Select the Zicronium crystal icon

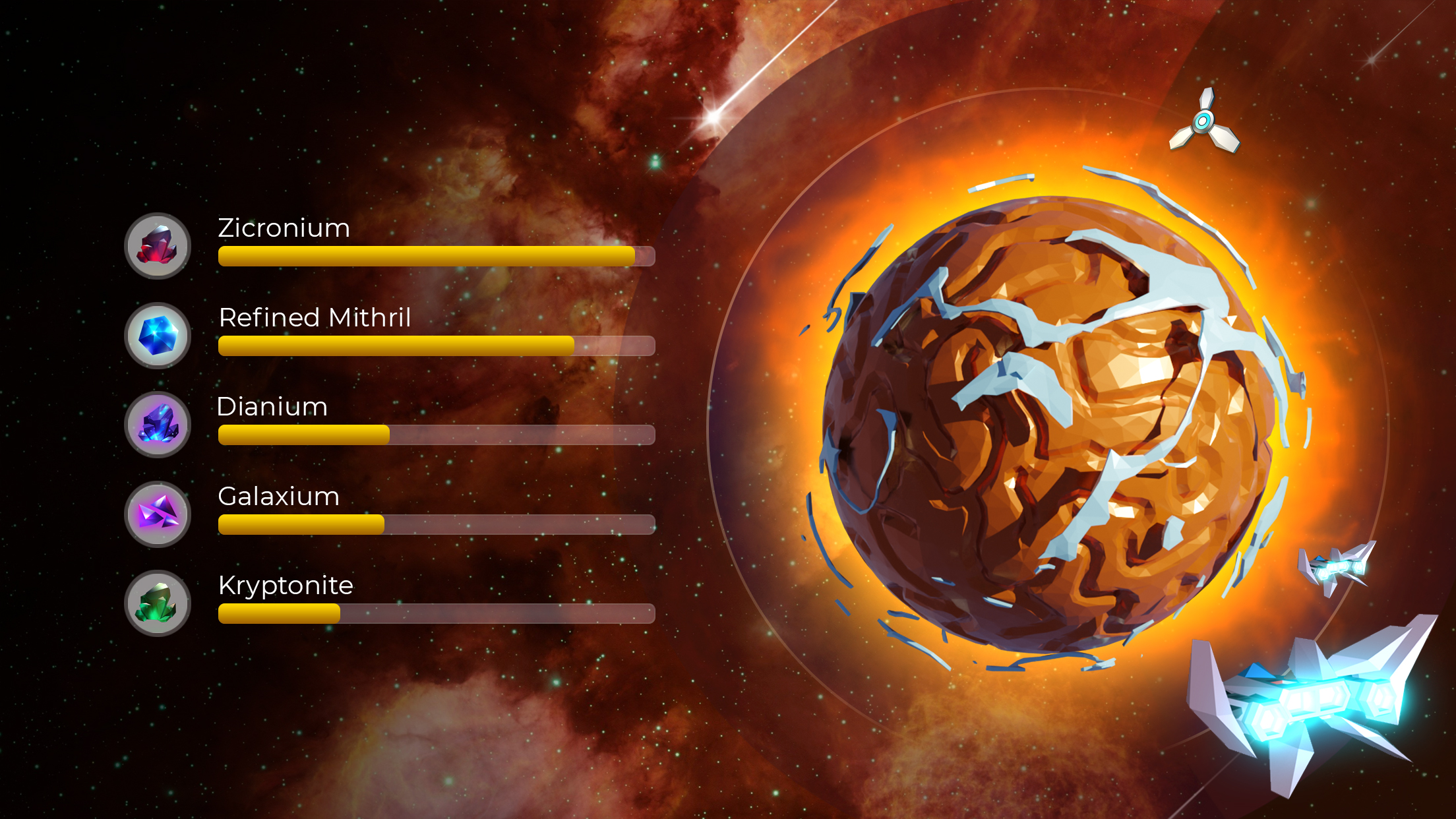tap(157, 246)
